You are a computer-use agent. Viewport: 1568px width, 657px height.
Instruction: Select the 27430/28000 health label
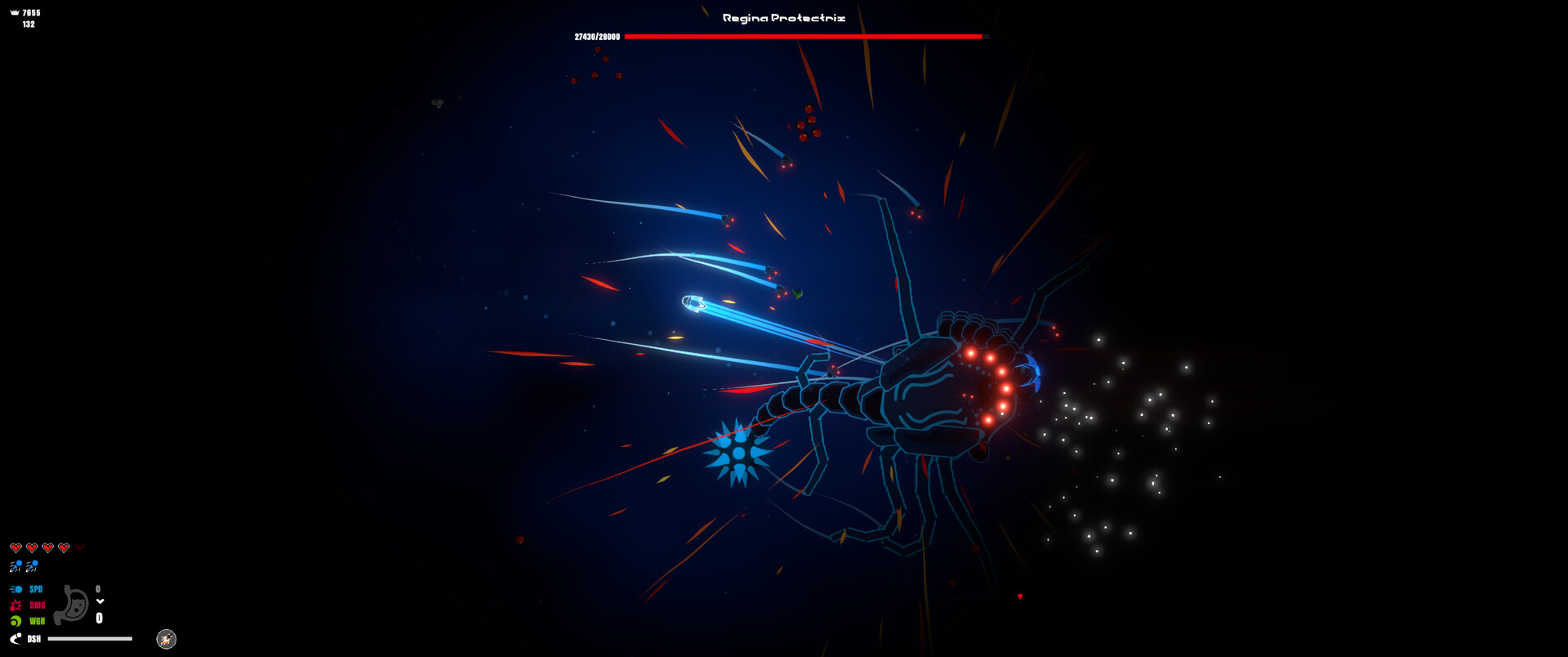pos(598,35)
